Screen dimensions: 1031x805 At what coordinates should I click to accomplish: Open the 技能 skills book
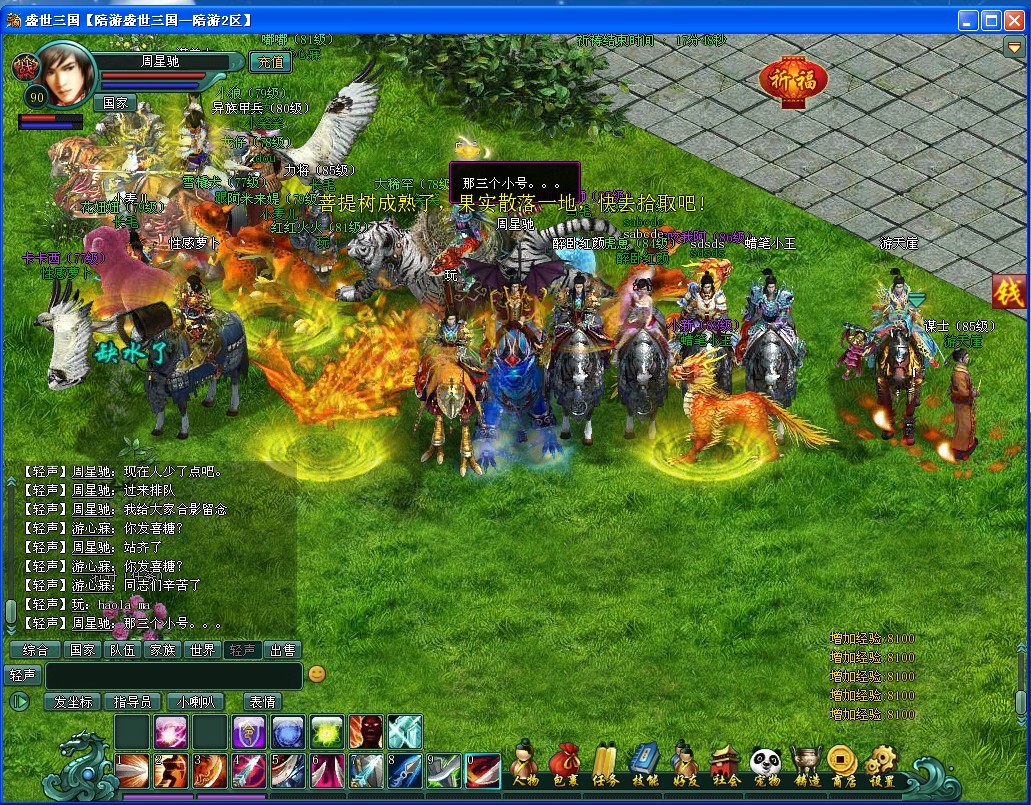[x=645, y=763]
